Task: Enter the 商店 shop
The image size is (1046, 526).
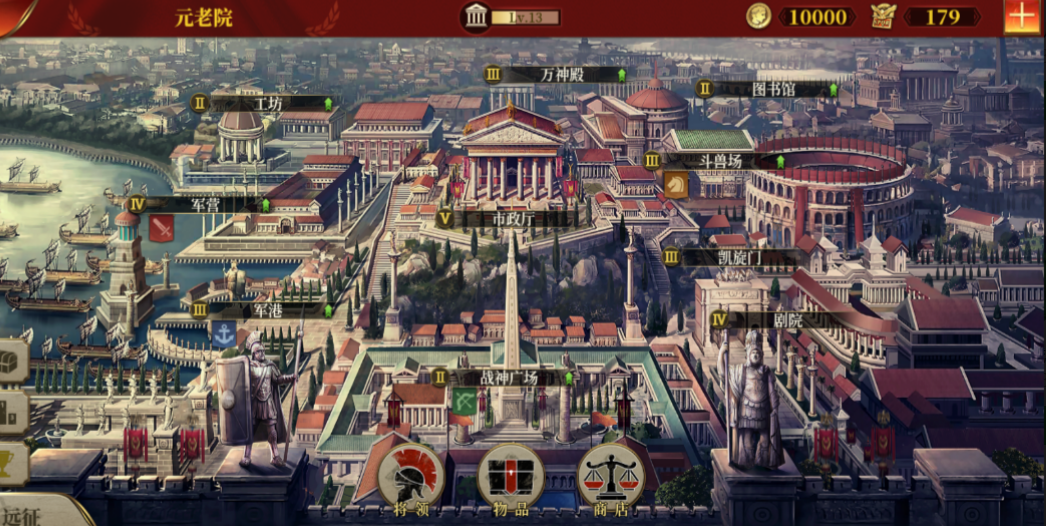Action: point(611,475)
